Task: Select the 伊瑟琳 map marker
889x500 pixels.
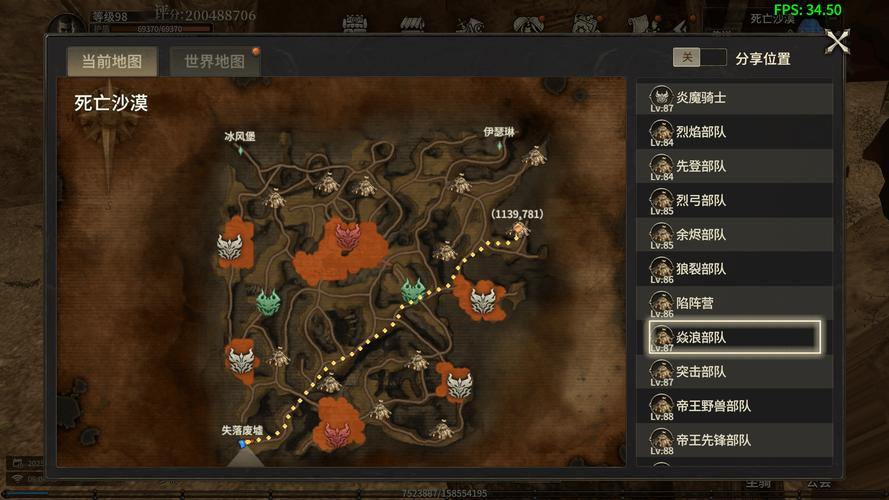Action: (498, 145)
